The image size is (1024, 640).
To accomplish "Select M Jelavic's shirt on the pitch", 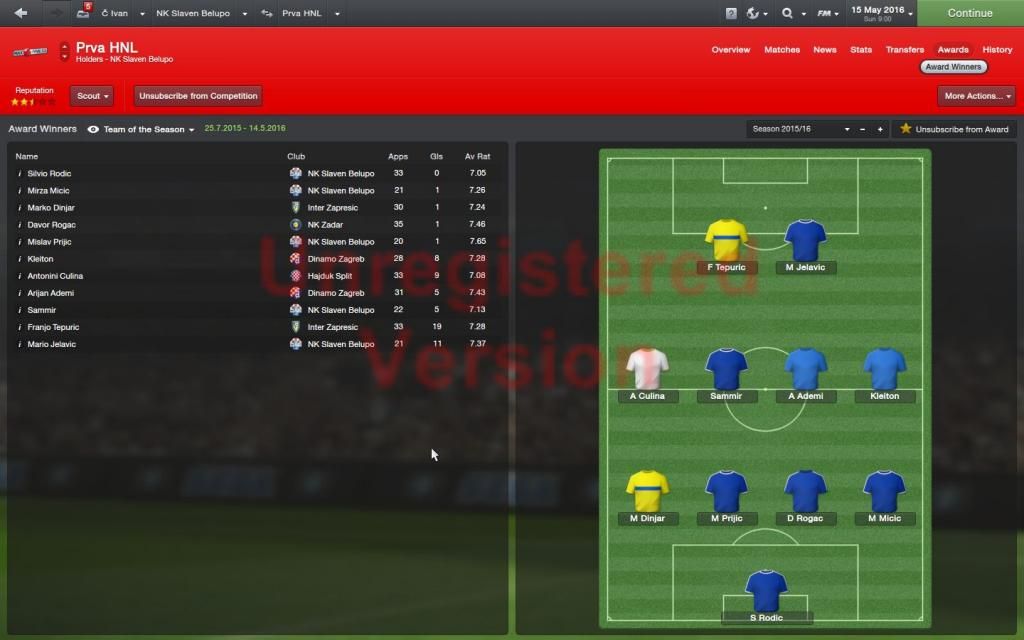I will pos(804,241).
